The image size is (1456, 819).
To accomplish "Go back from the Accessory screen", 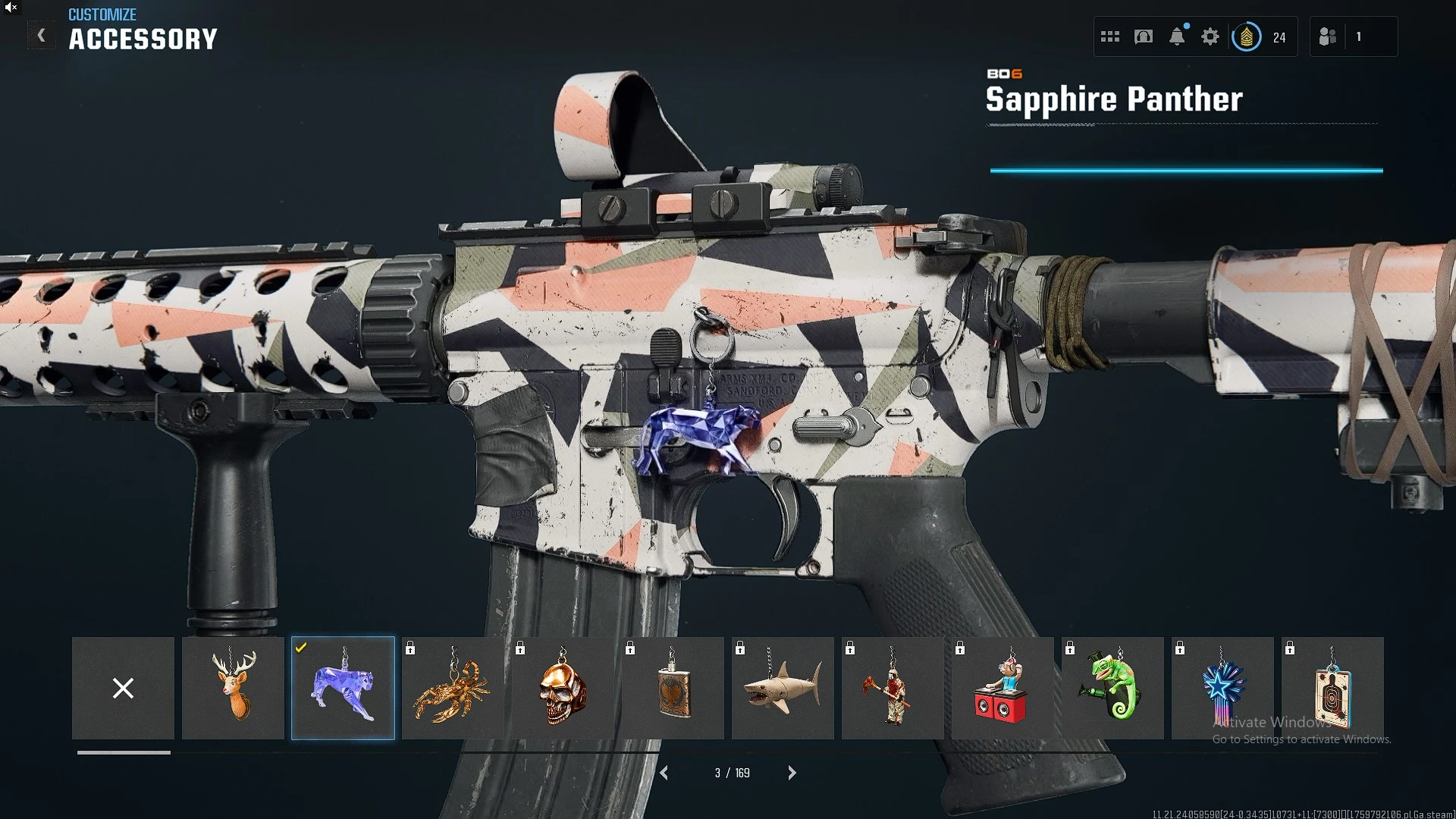I will click(42, 36).
